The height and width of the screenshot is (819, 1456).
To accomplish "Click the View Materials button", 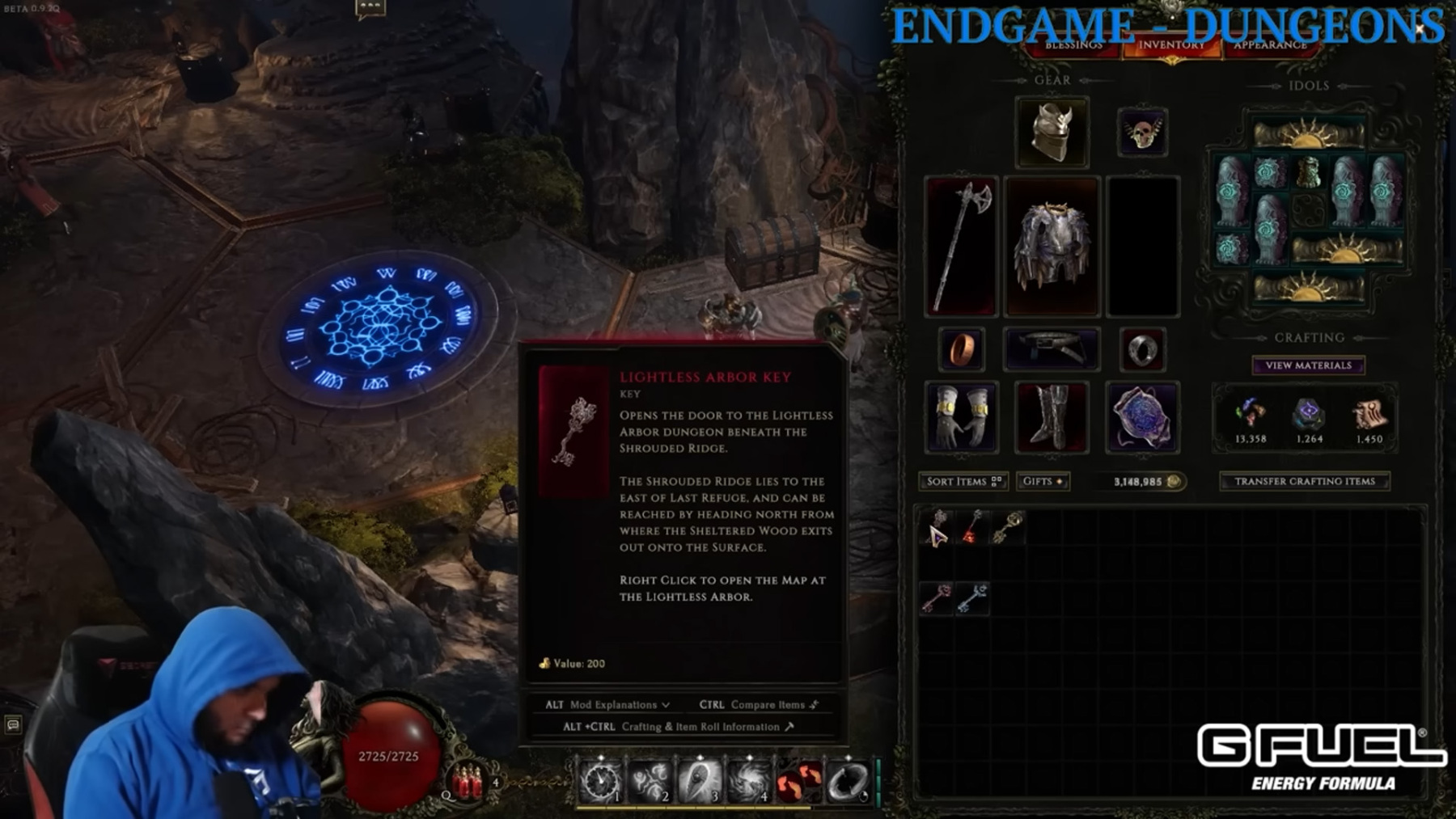I will [x=1308, y=365].
